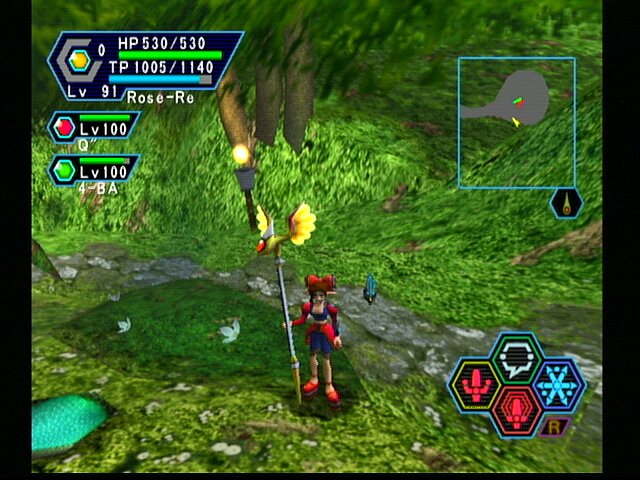Select the compass indicator below the minimap
Screen dimensions: 640x480
coord(566,203)
